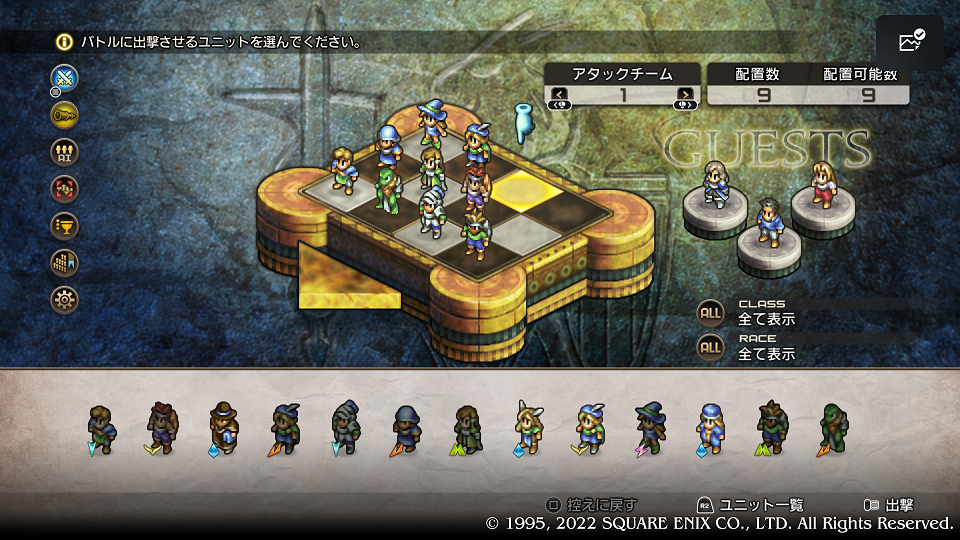Screen dimensions: 960x540
Task: Click the bar chart with flag icon
Action: click(x=65, y=262)
